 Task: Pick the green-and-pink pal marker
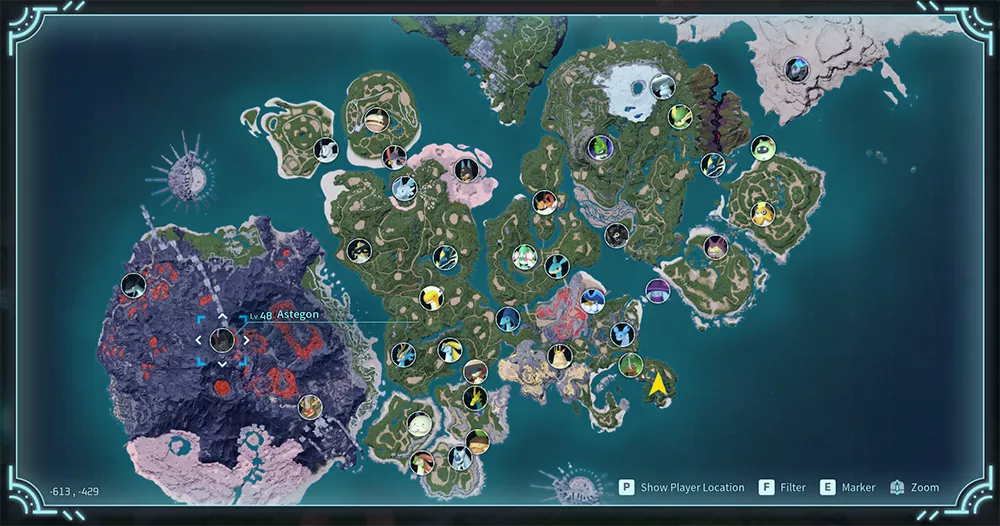(x=524, y=256)
